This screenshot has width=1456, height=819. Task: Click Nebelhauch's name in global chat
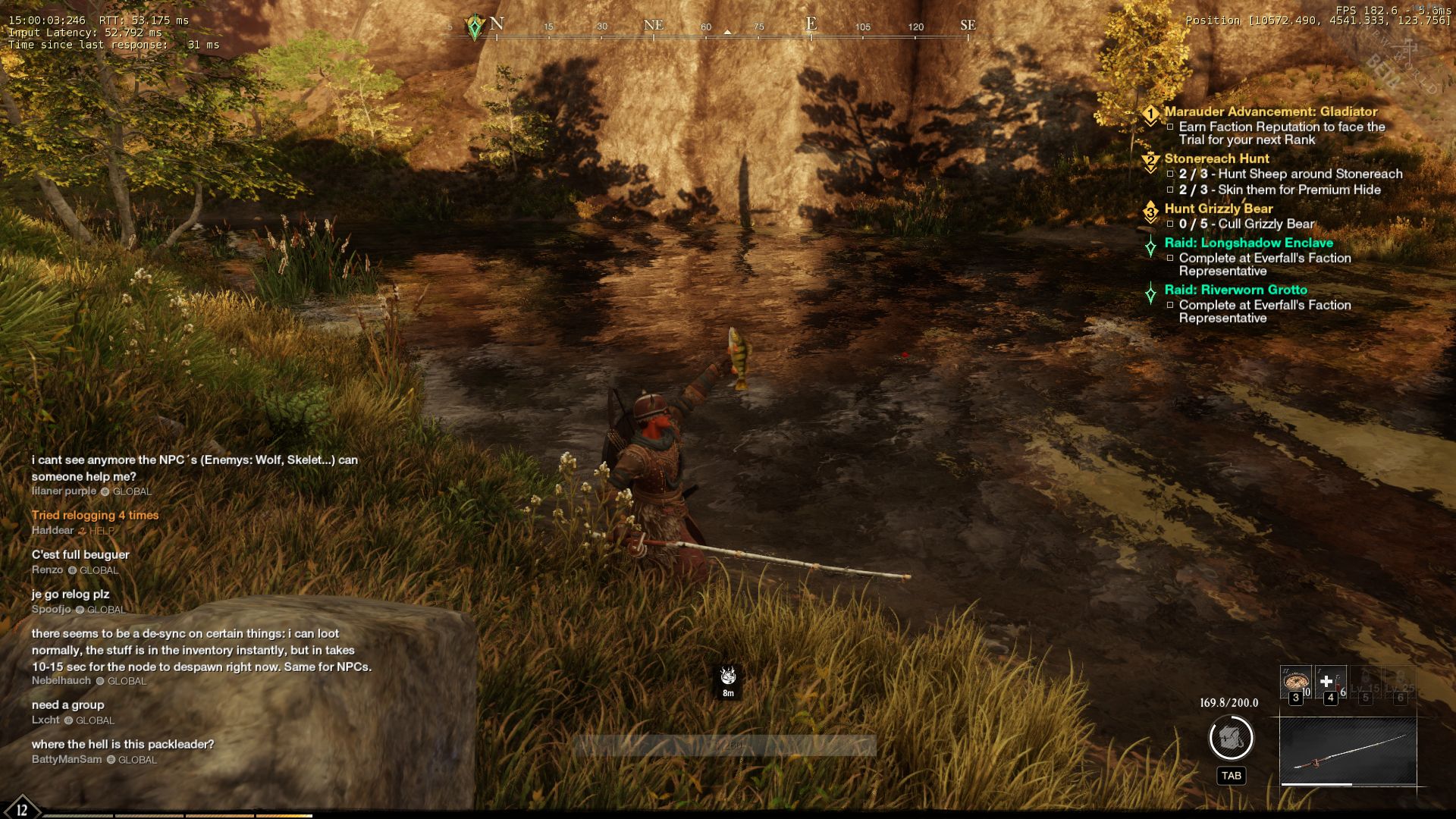[61, 680]
